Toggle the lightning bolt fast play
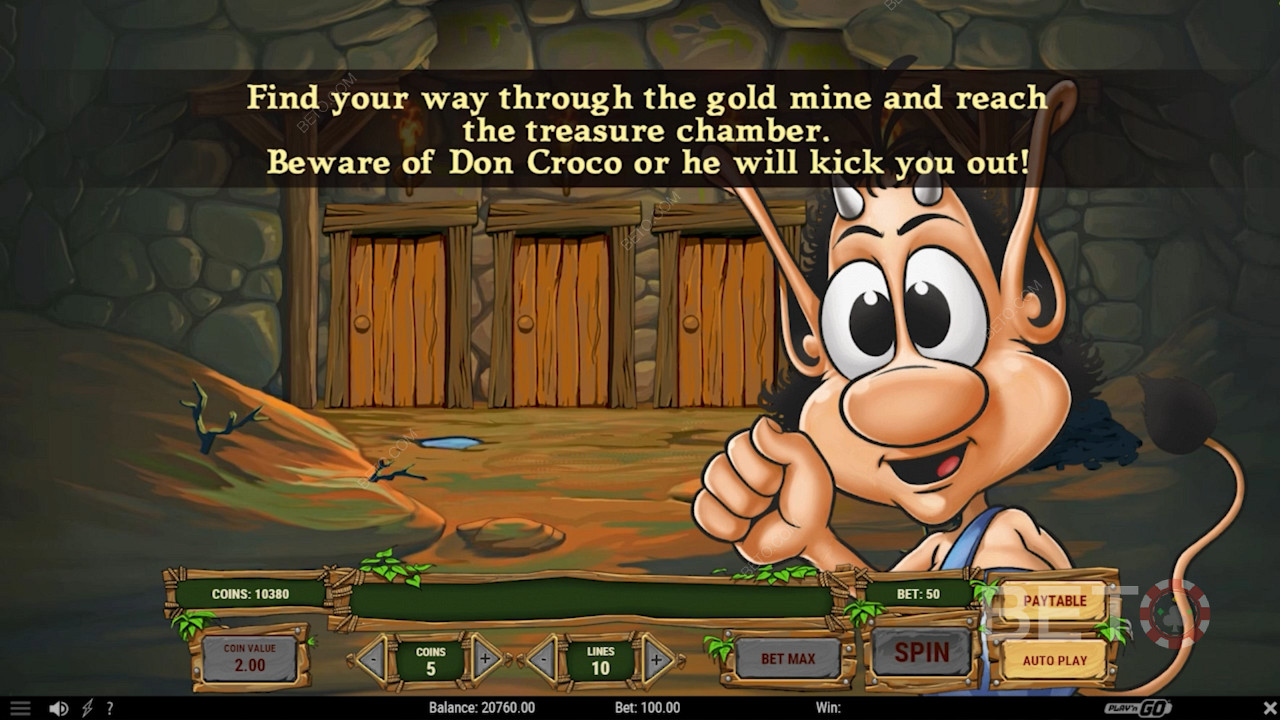The width and height of the screenshot is (1280, 720). pos(87,708)
